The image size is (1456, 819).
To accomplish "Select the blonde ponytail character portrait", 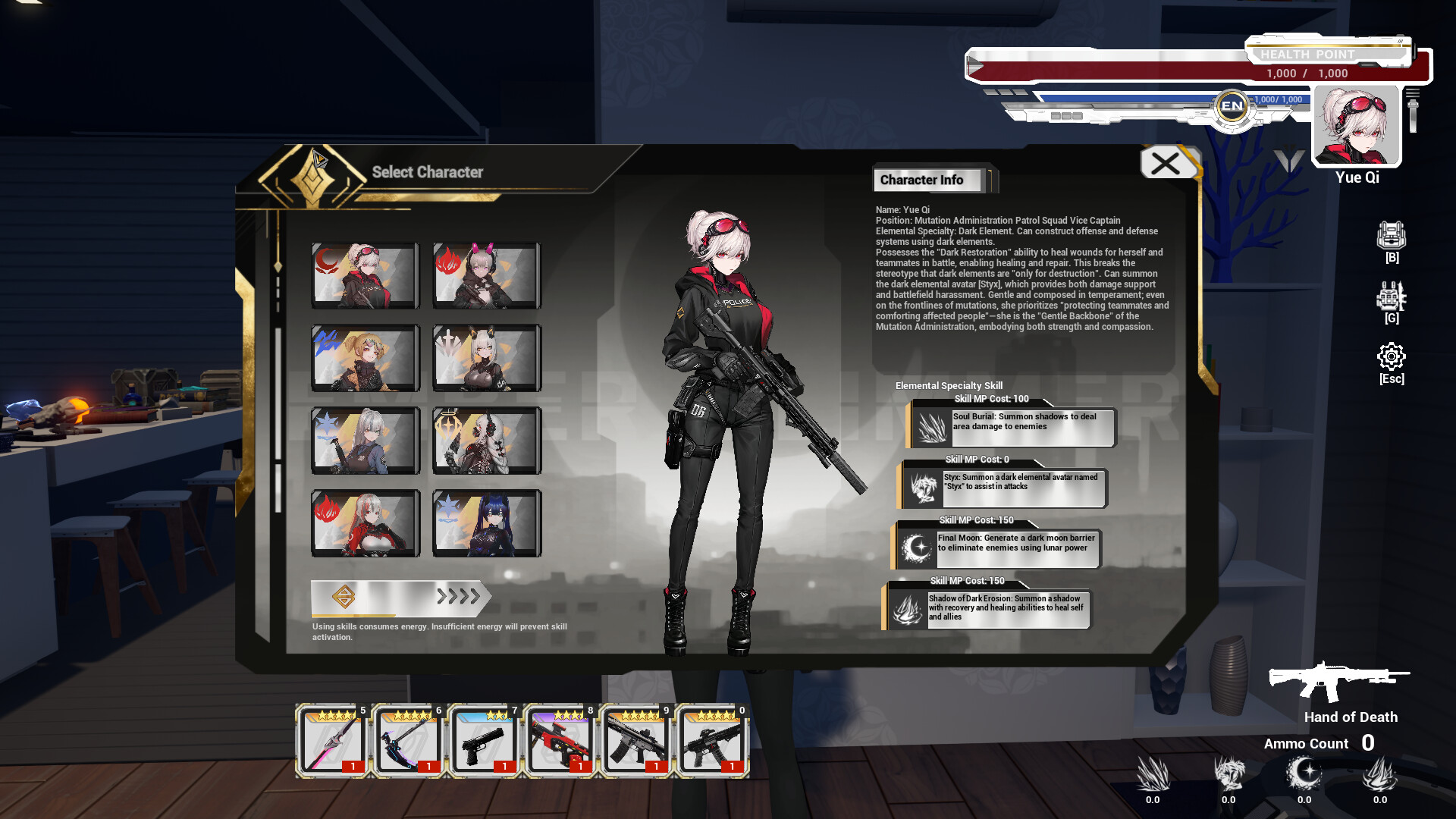I will 366,358.
